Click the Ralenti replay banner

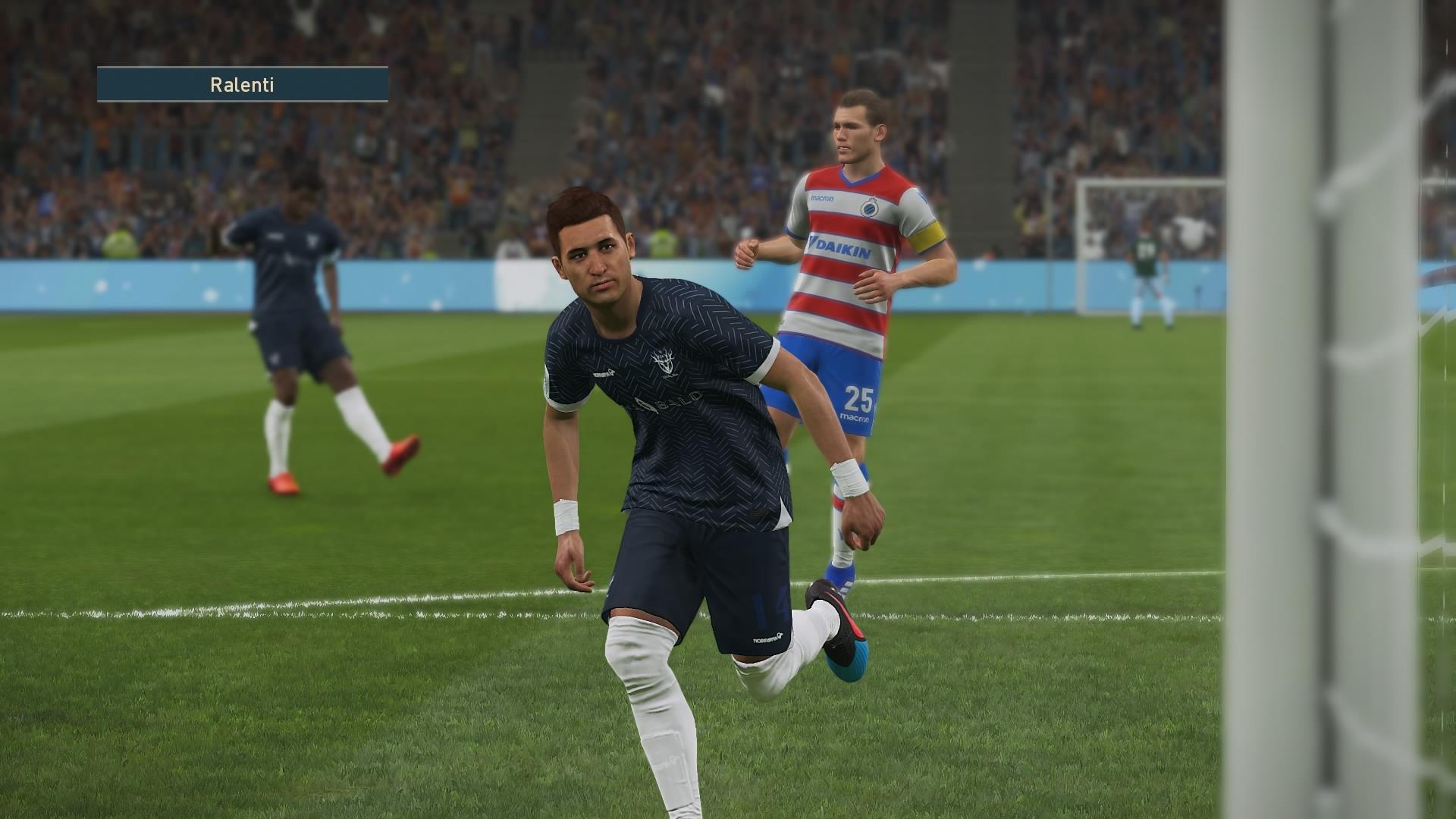pos(242,84)
